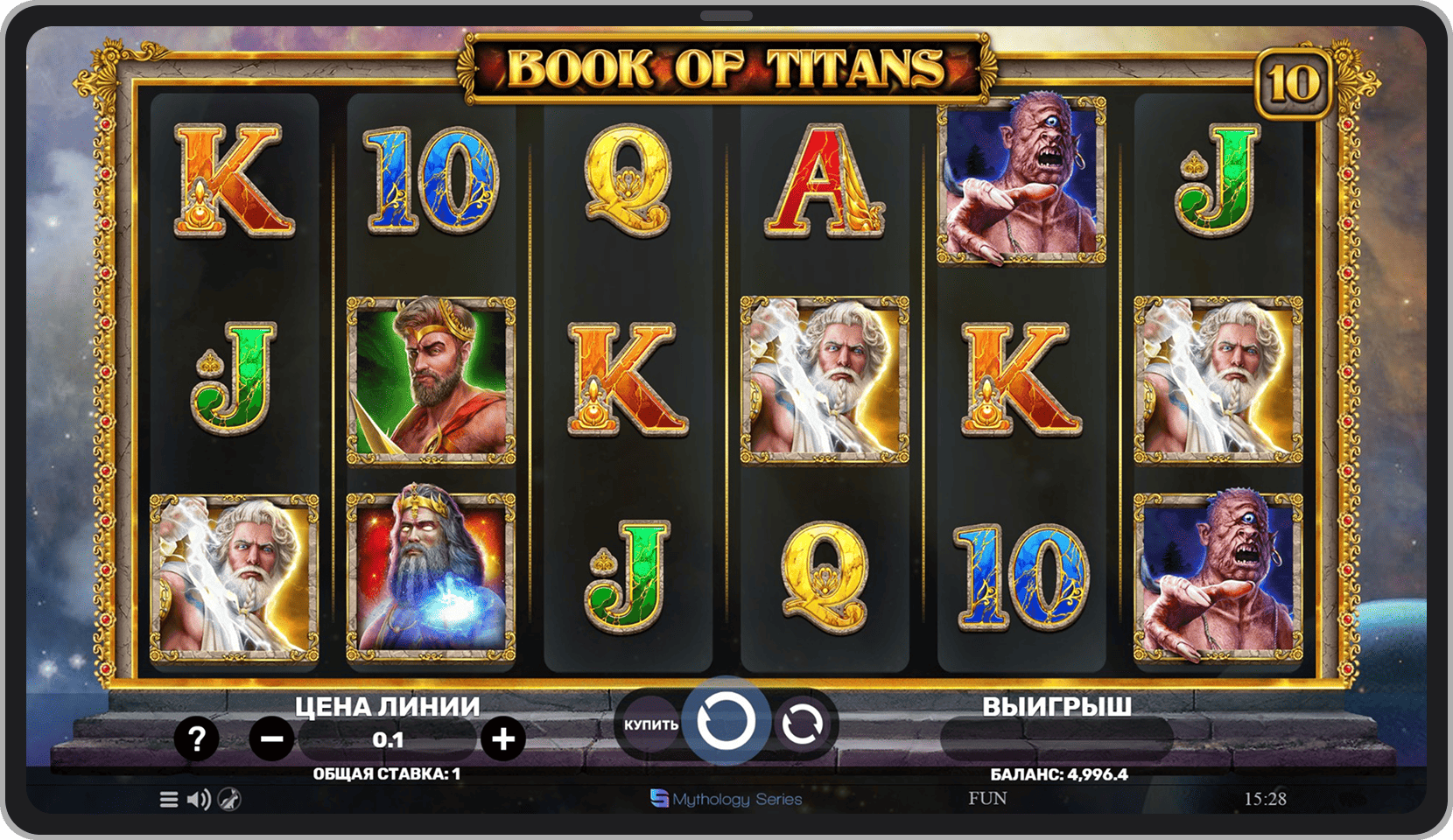Open the question mark help info
Image resolution: width=1453 pixels, height=840 pixels.
point(196,739)
